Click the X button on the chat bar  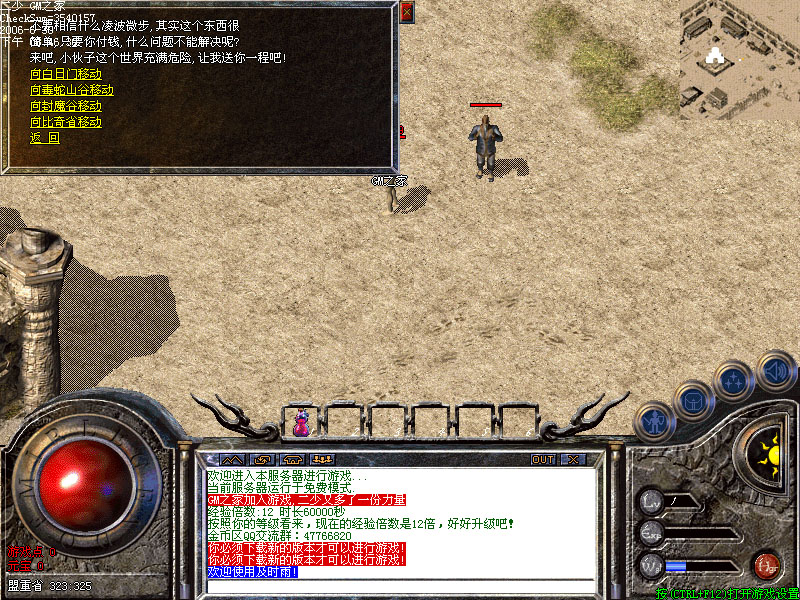572,460
